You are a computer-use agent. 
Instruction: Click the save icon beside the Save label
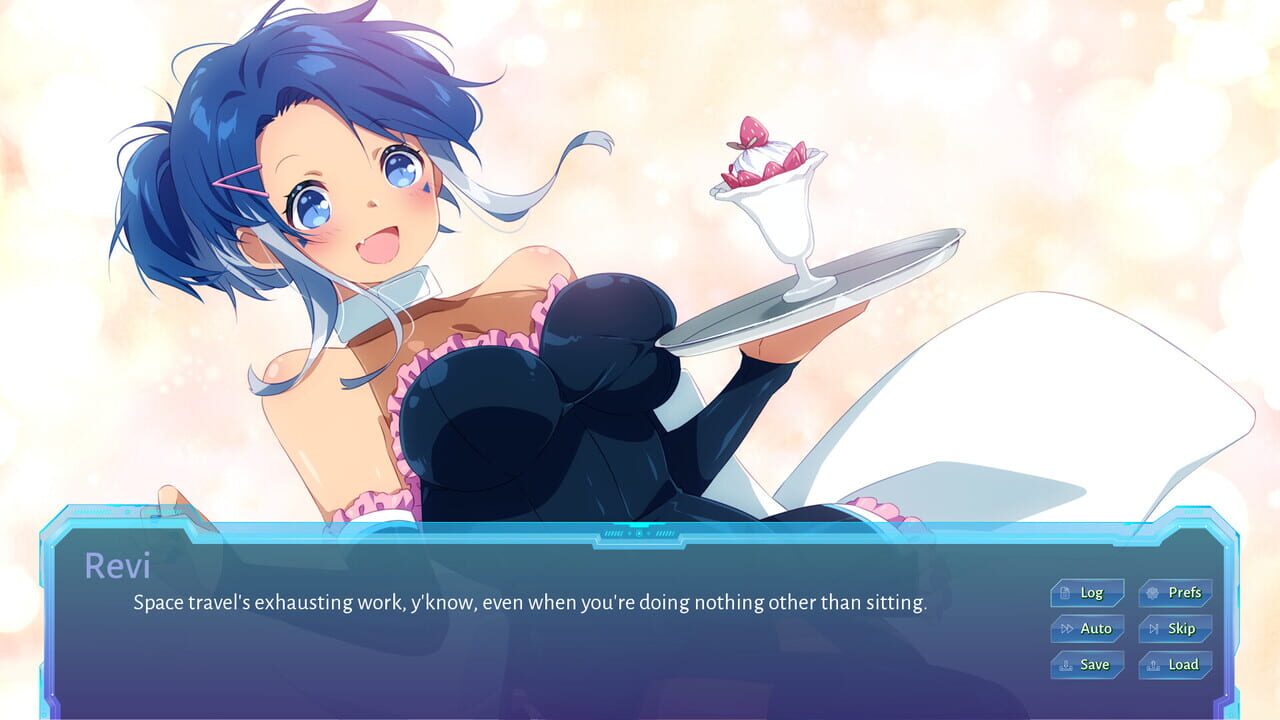[1067, 664]
